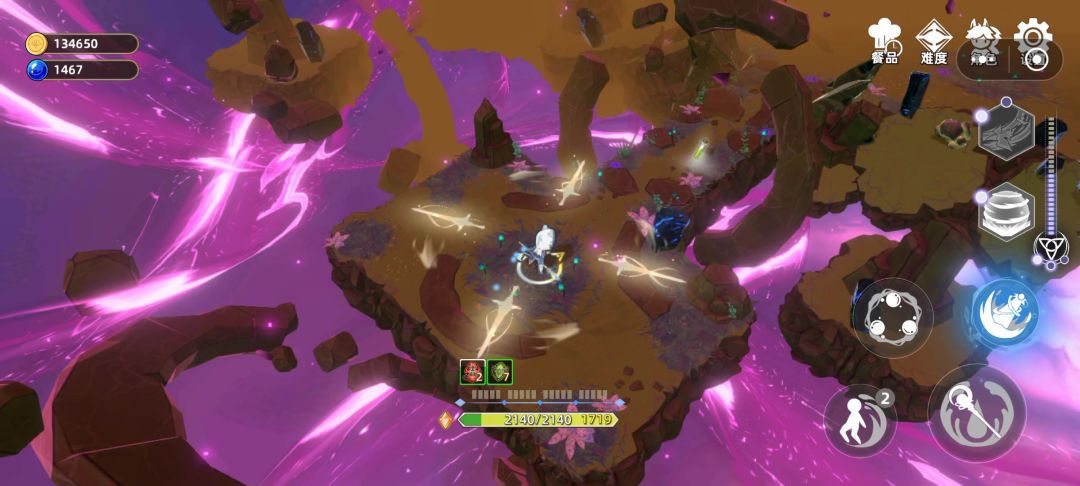Tap the blue gem currency counter
Screen dimensions: 1080x486
82,70
